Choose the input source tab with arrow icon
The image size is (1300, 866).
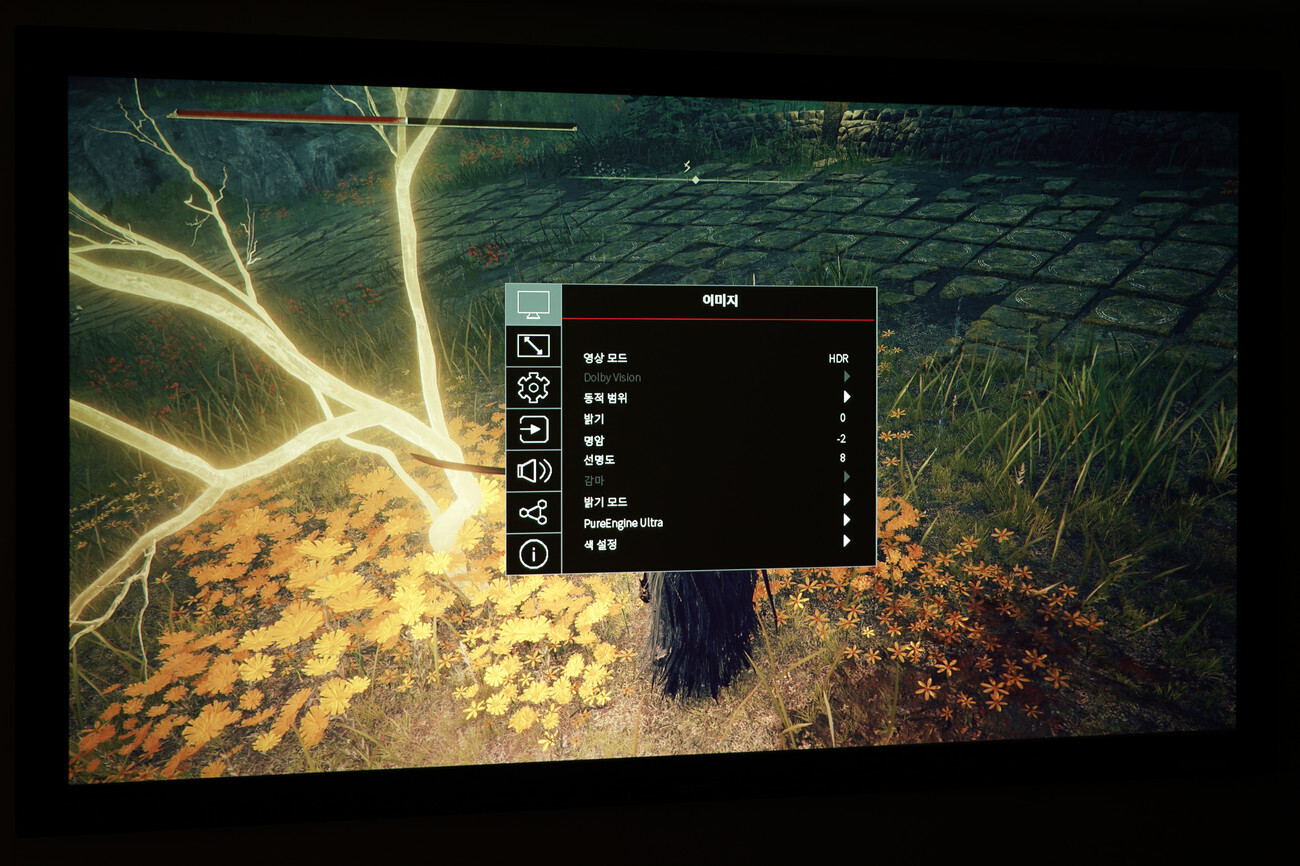coord(533,429)
